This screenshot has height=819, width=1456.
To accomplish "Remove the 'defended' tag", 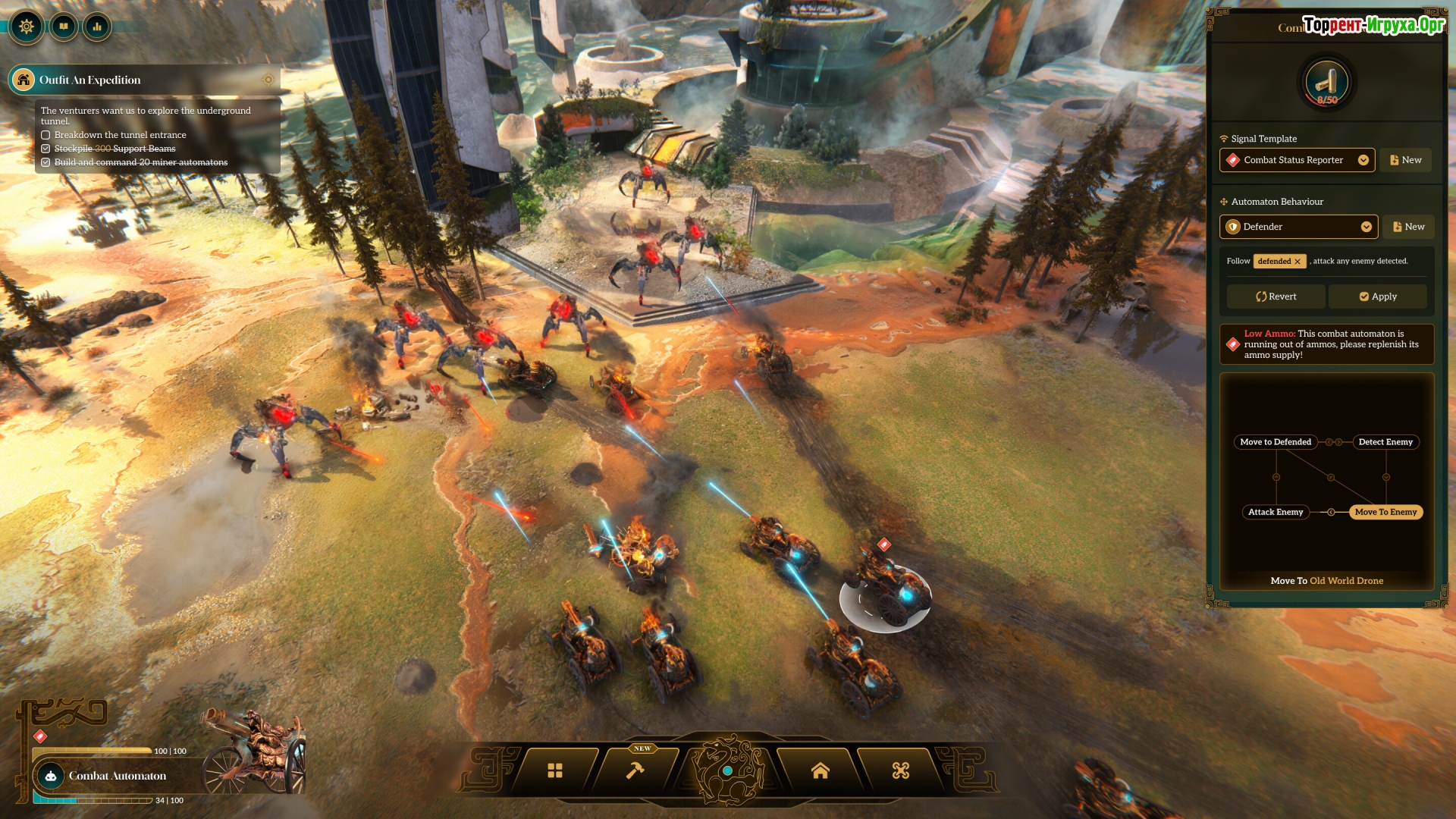I will tap(1298, 262).
